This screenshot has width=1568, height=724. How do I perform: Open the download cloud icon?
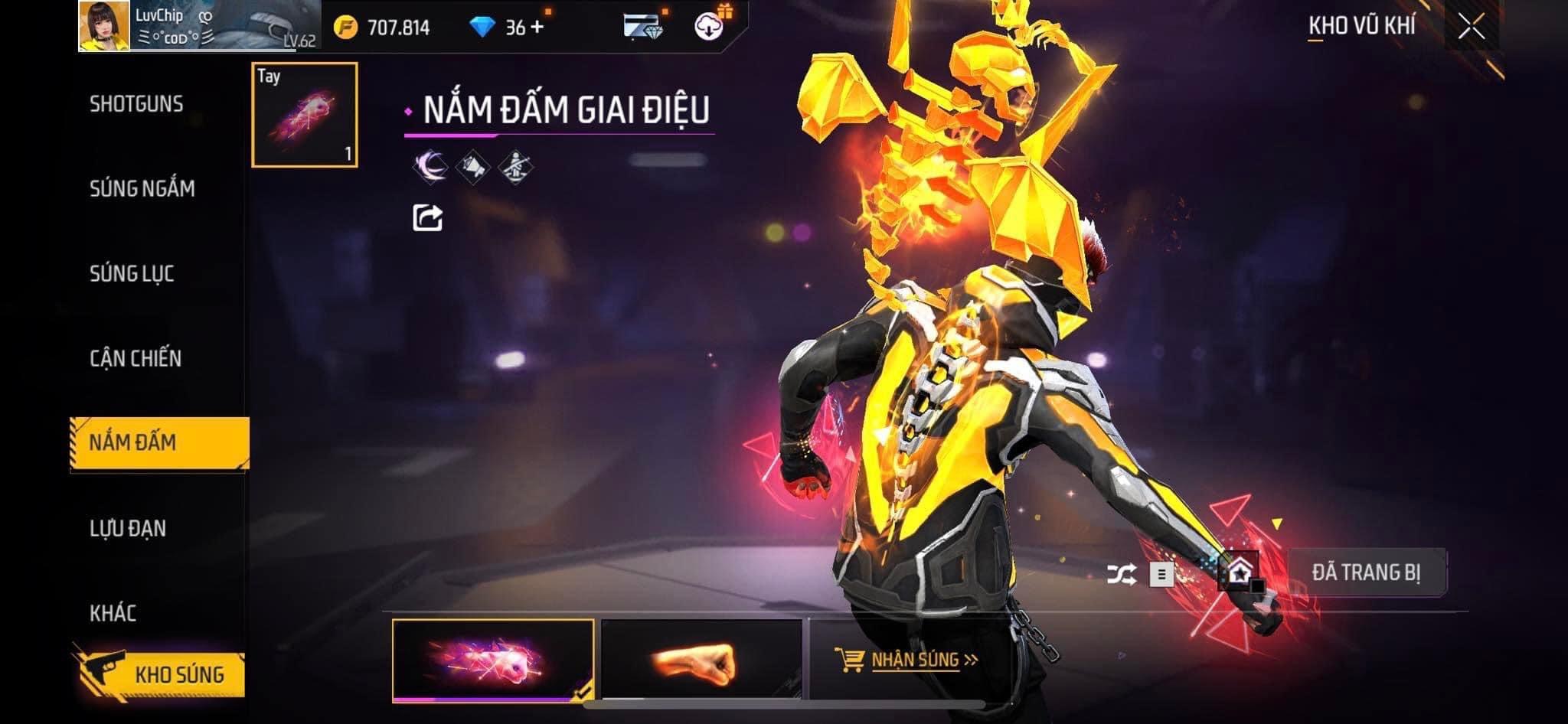point(710,27)
